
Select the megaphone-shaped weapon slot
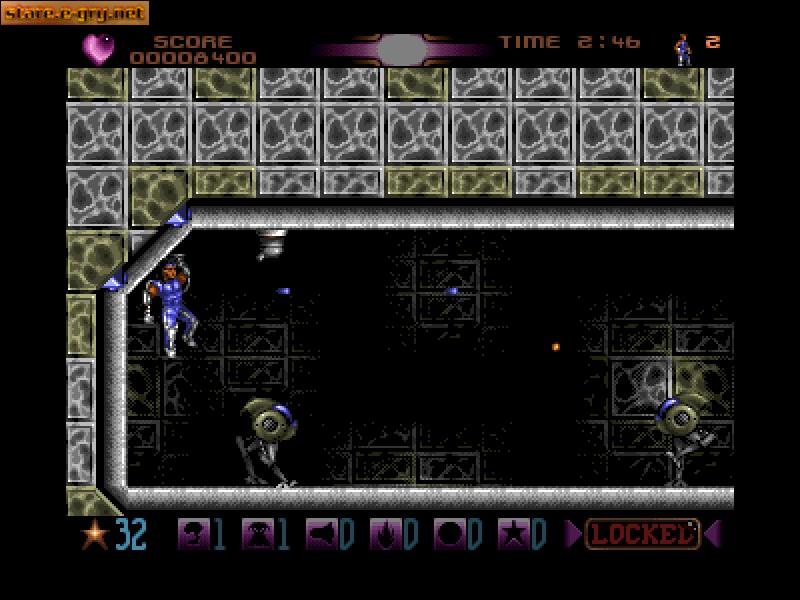(x=320, y=535)
